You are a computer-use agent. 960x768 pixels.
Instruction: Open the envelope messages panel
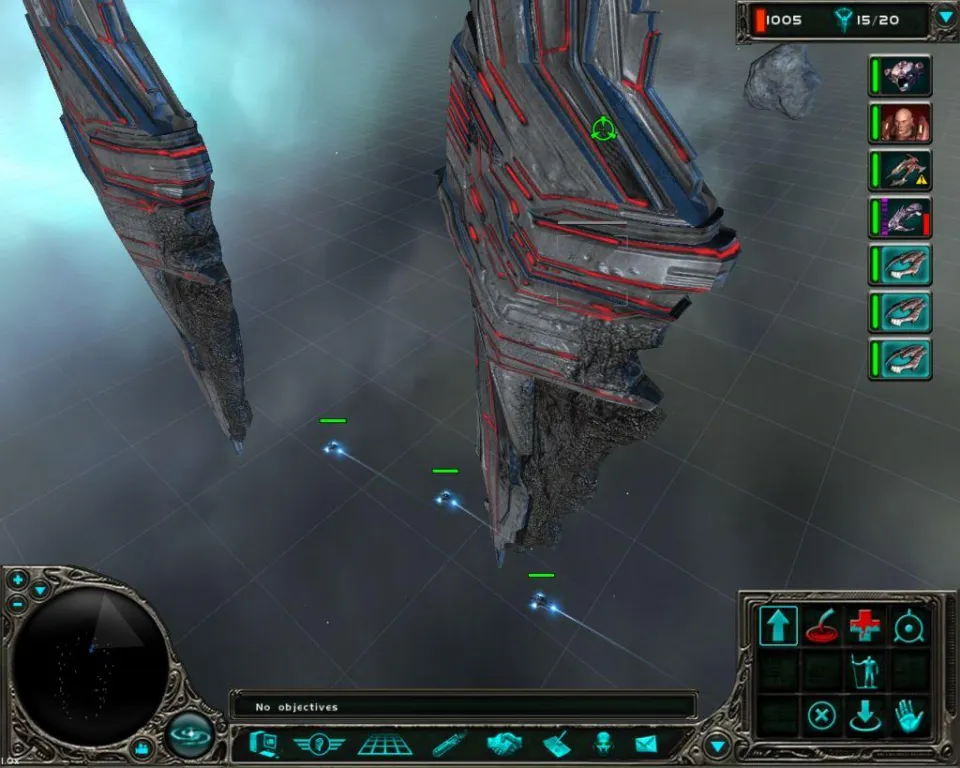[645, 744]
